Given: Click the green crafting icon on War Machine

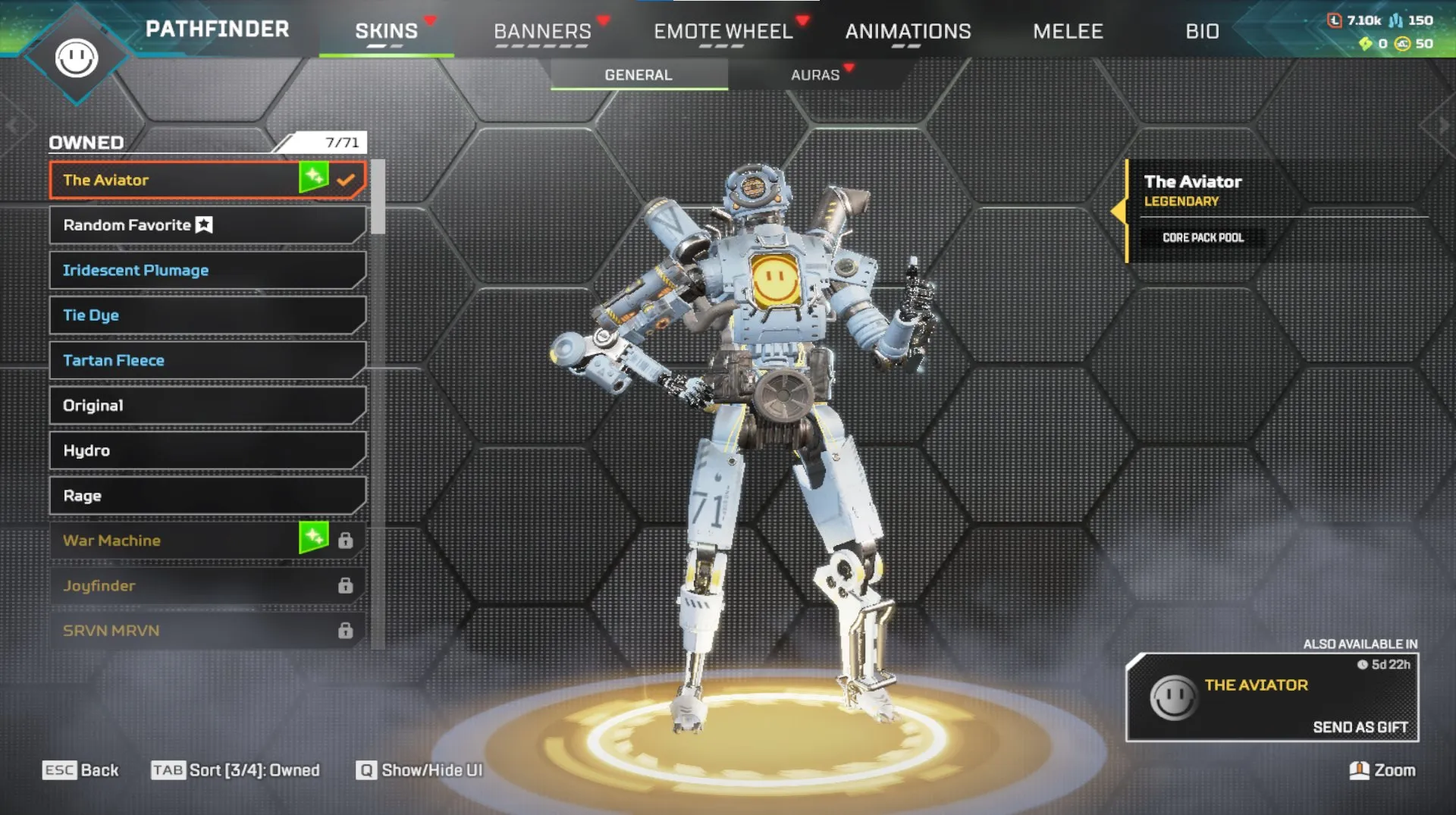Looking at the screenshot, I should 313,540.
